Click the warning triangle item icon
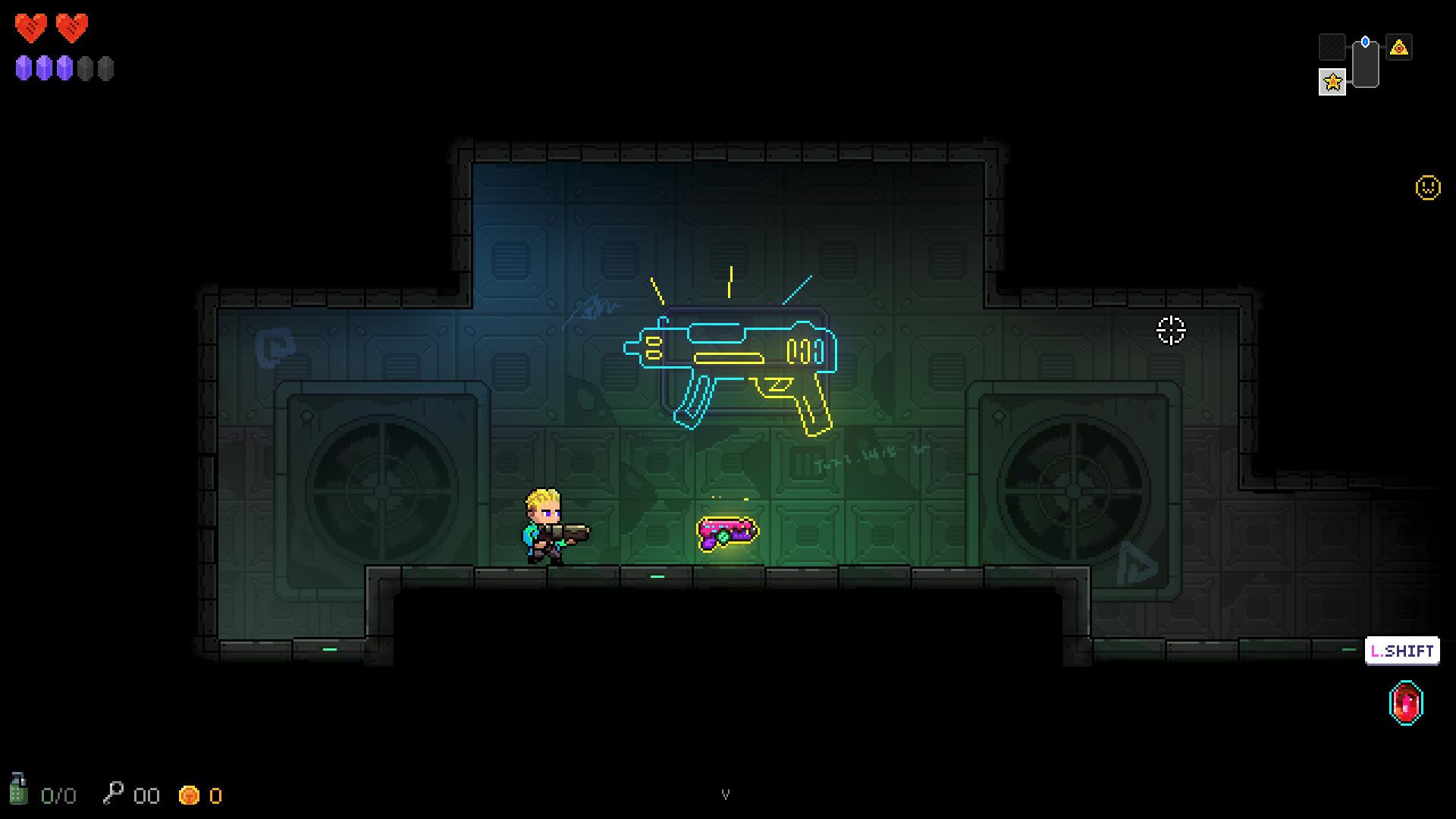Screen dimensions: 1456x819 (1400, 47)
